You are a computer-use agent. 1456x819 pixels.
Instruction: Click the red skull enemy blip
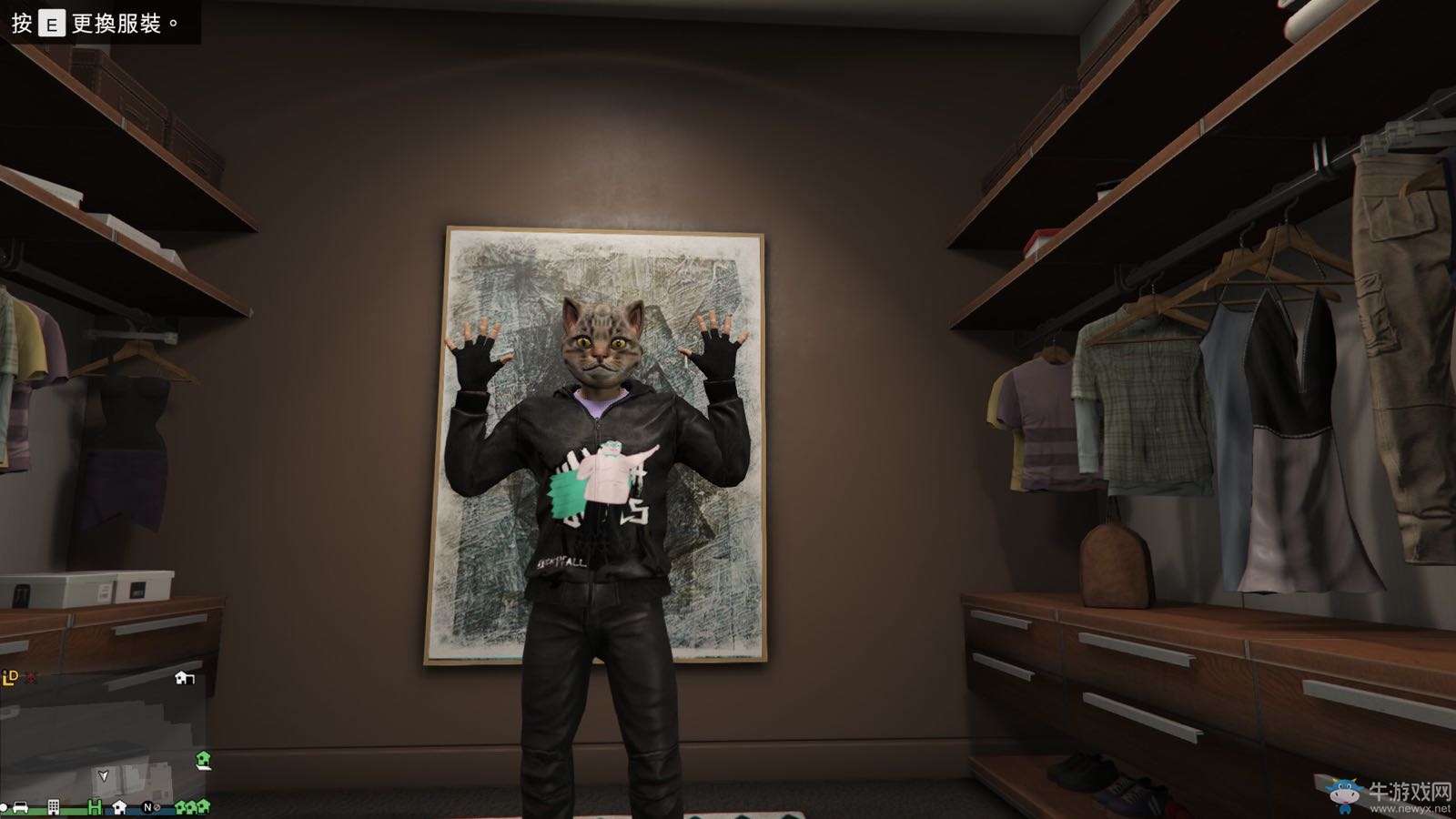pos(31,679)
